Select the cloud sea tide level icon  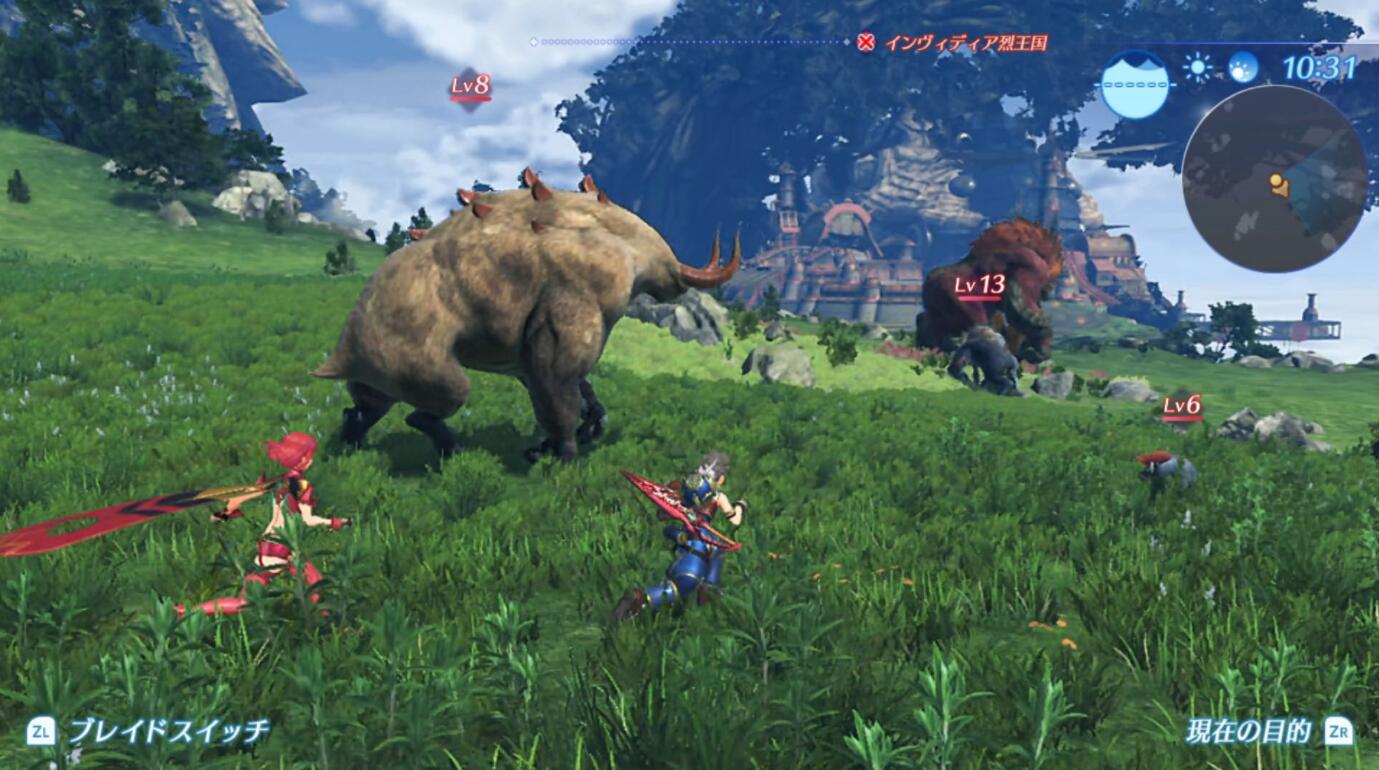(x=1135, y=85)
